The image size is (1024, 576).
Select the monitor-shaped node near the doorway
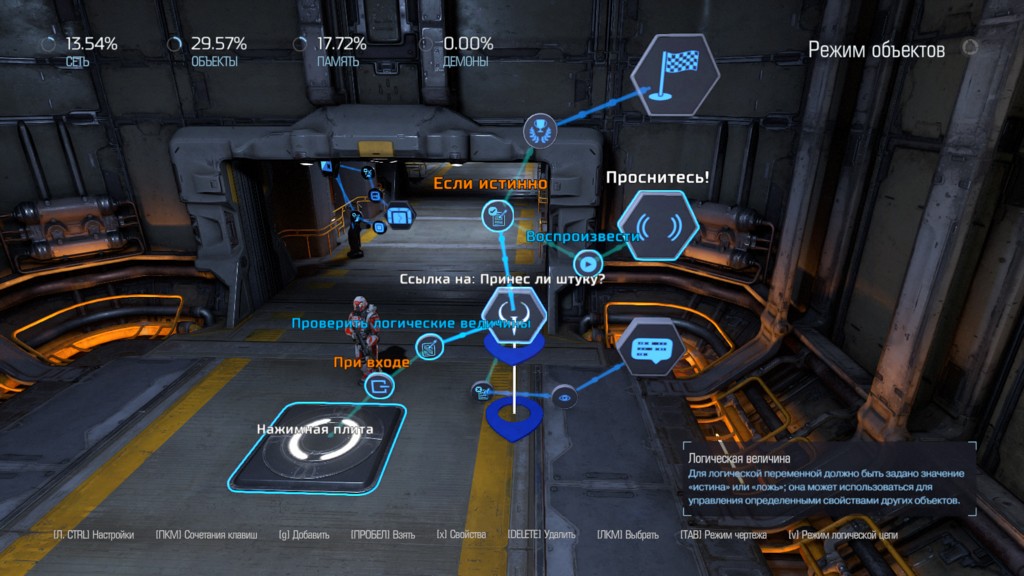tap(399, 214)
